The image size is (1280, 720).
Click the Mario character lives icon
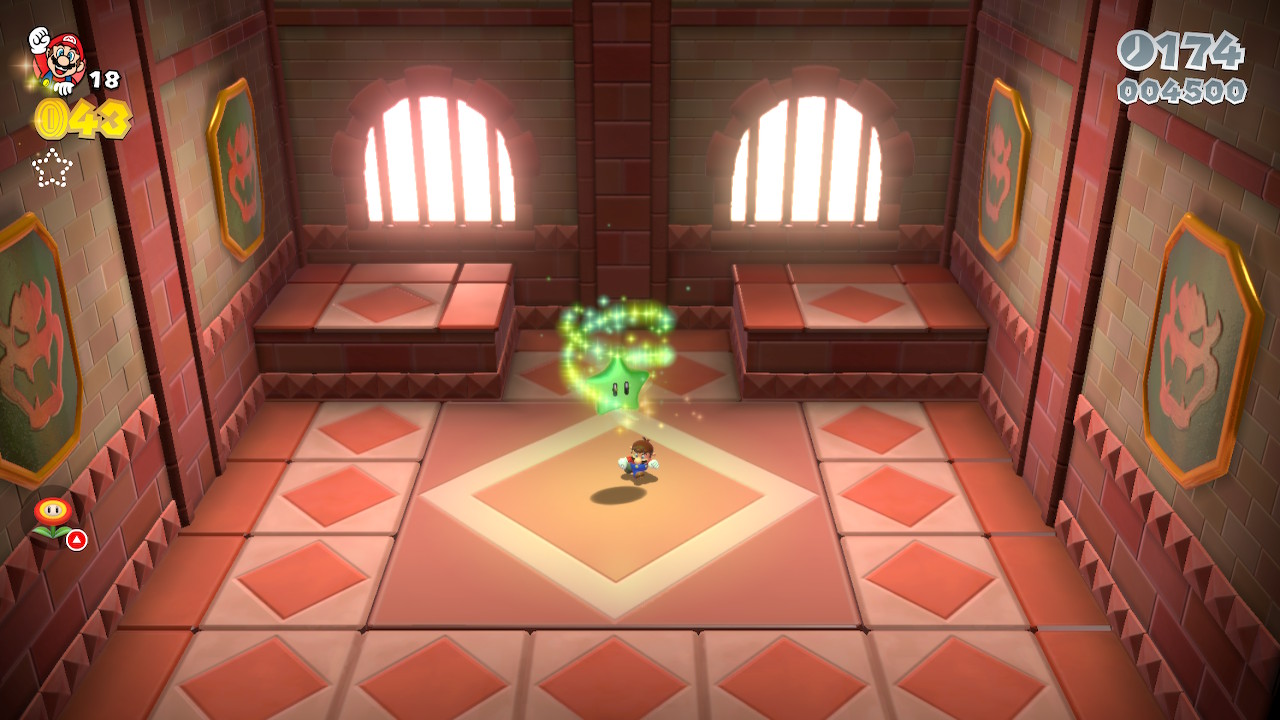point(59,58)
